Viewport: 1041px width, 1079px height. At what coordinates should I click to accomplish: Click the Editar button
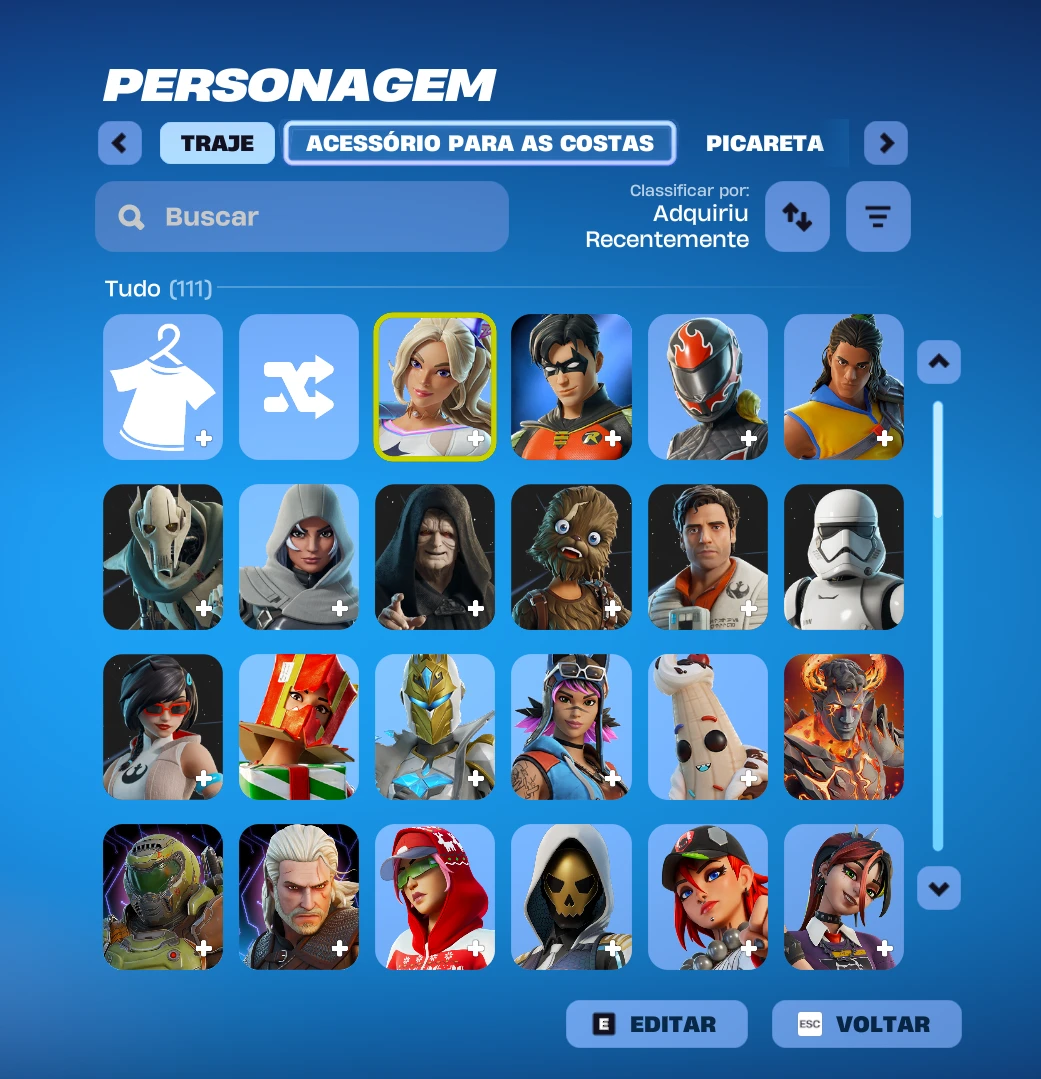click(657, 1024)
